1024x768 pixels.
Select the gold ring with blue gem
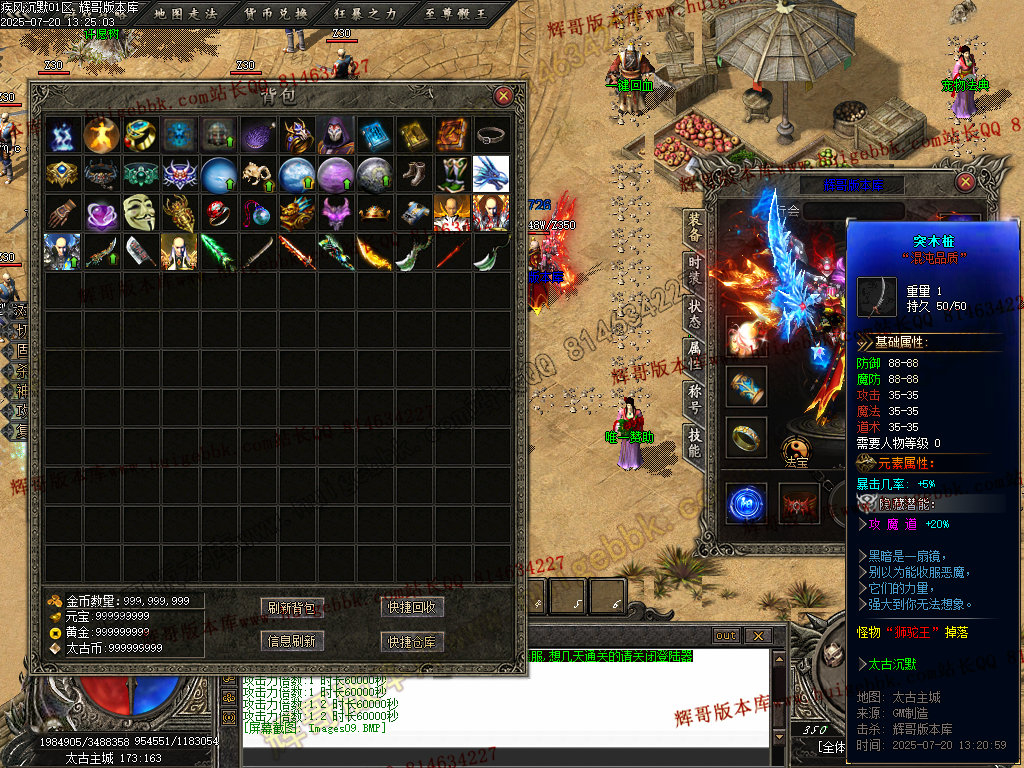[x=140, y=134]
